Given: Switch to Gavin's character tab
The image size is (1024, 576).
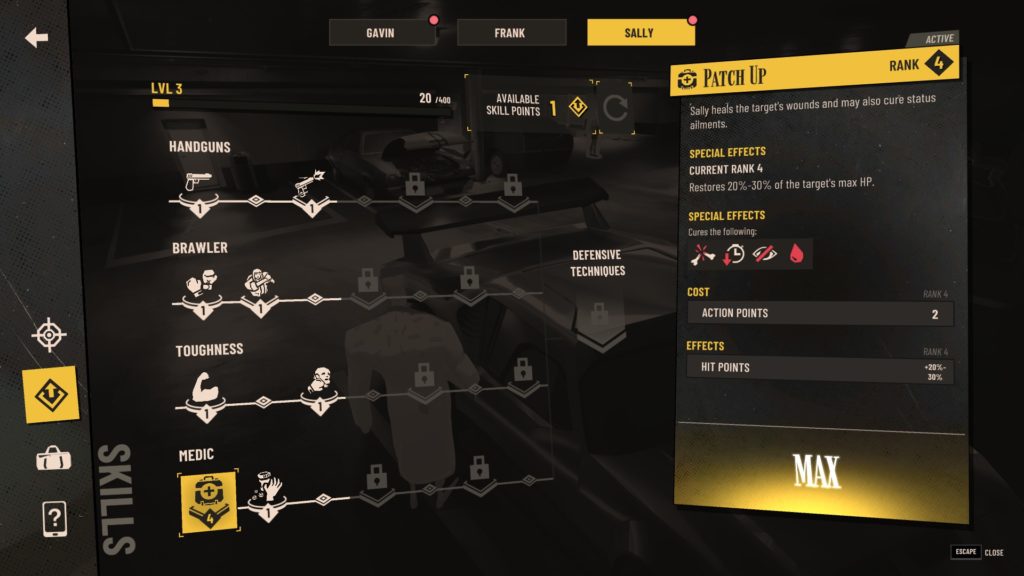Looking at the screenshot, I should (x=382, y=33).
